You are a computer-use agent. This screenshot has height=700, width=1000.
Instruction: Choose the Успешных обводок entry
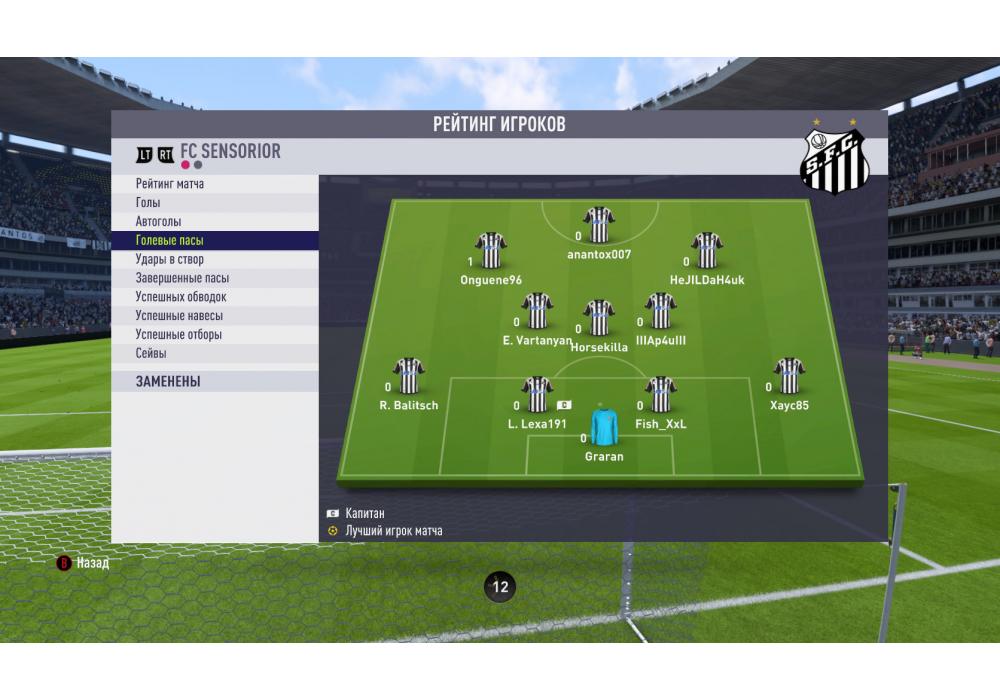pos(181,297)
